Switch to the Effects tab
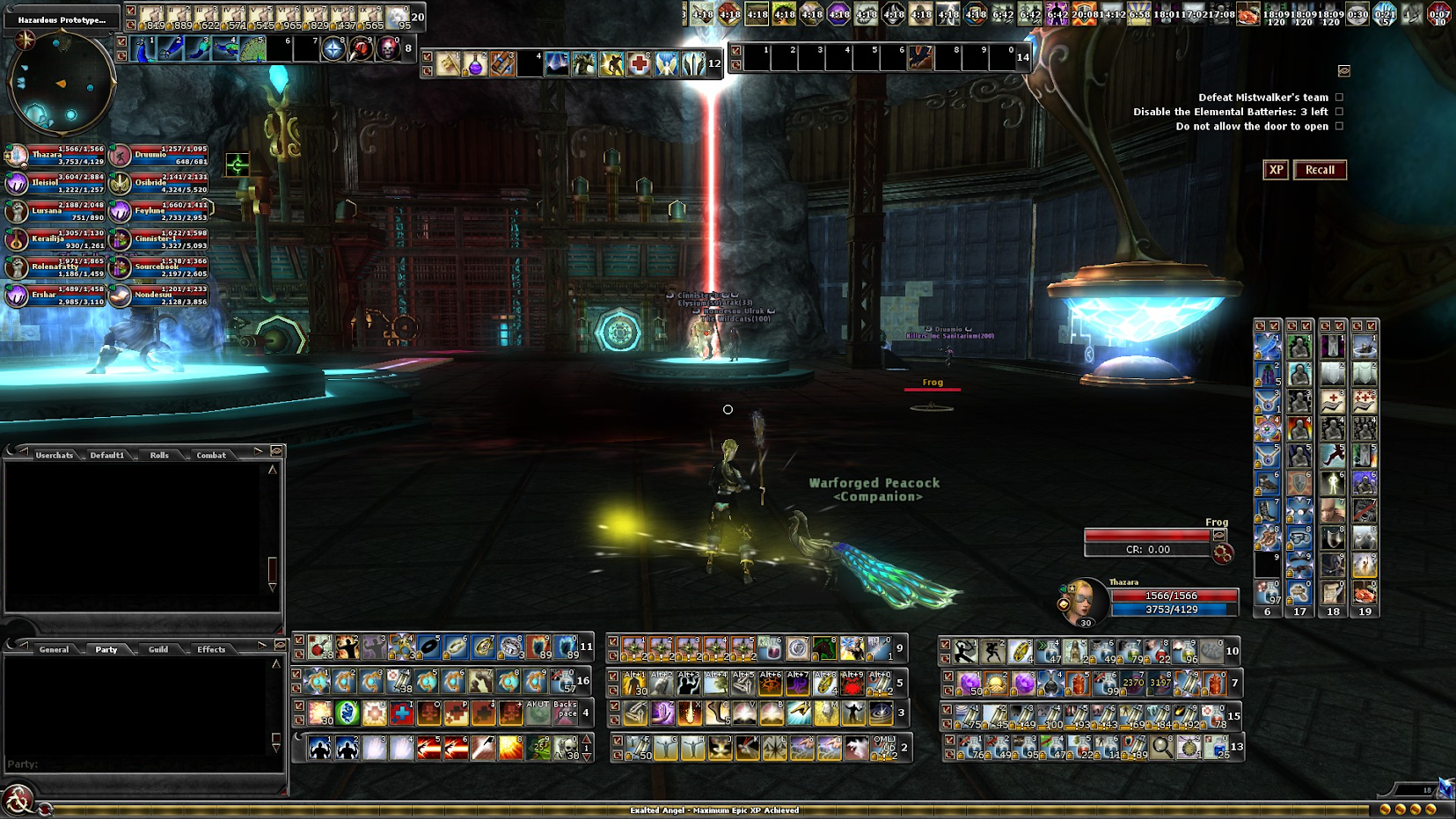The width and height of the screenshot is (1456, 819). [x=211, y=649]
